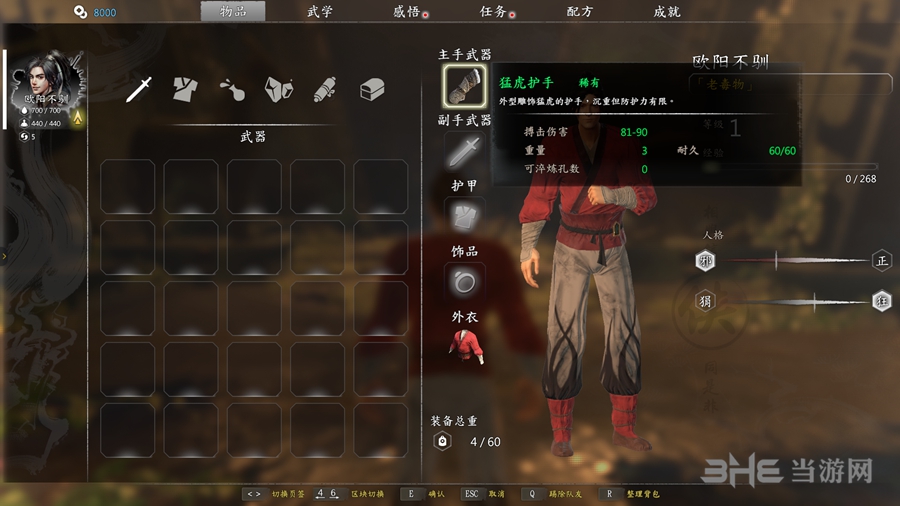900x506 pixels.
Task: Select the red robe 外衣 slot
Action: pos(464,347)
